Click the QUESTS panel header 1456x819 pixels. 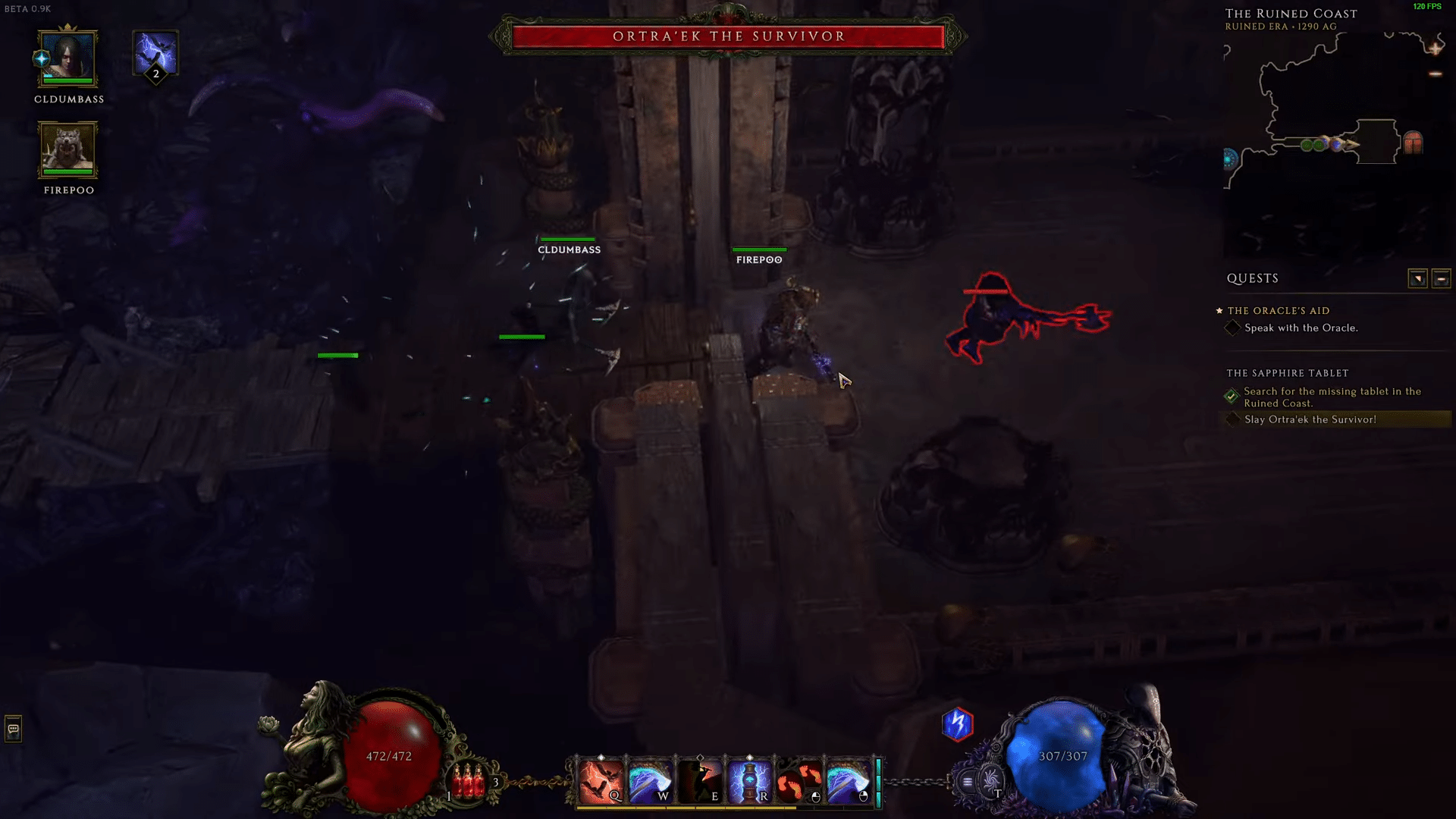tap(1253, 278)
